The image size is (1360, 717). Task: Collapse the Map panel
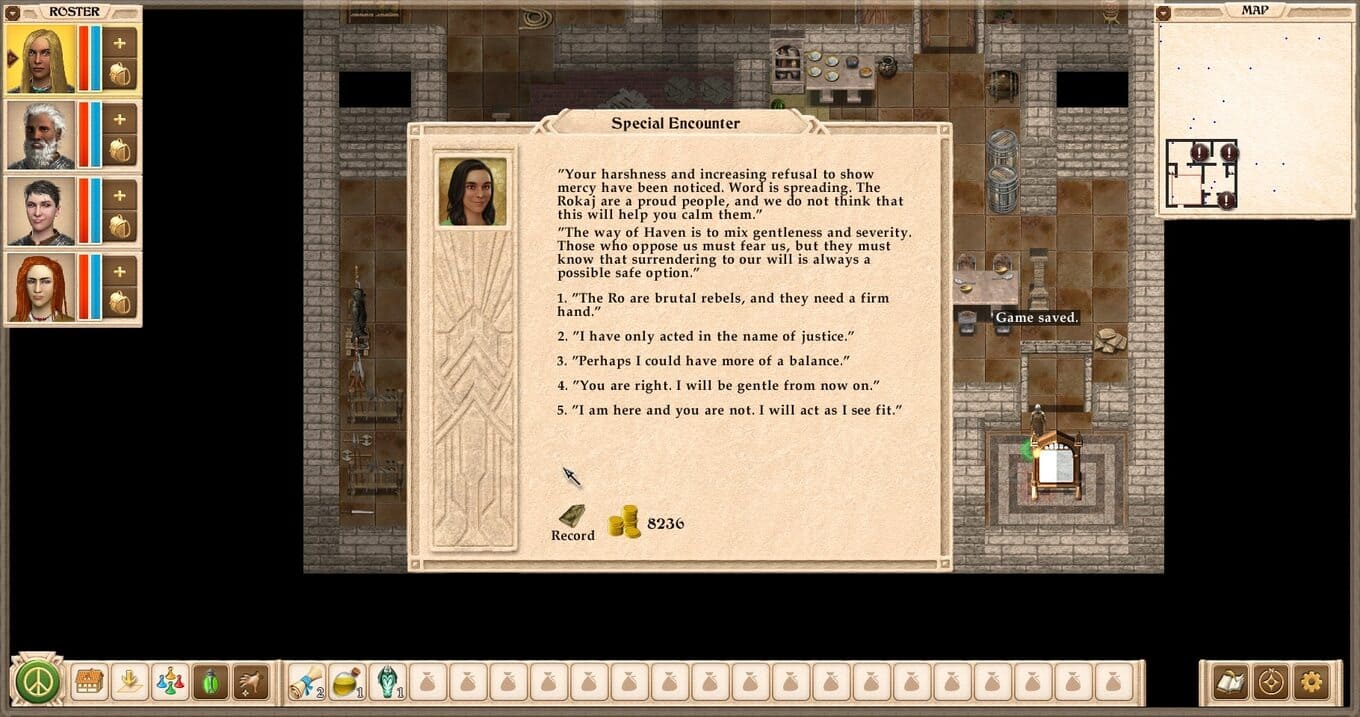click(x=1163, y=12)
